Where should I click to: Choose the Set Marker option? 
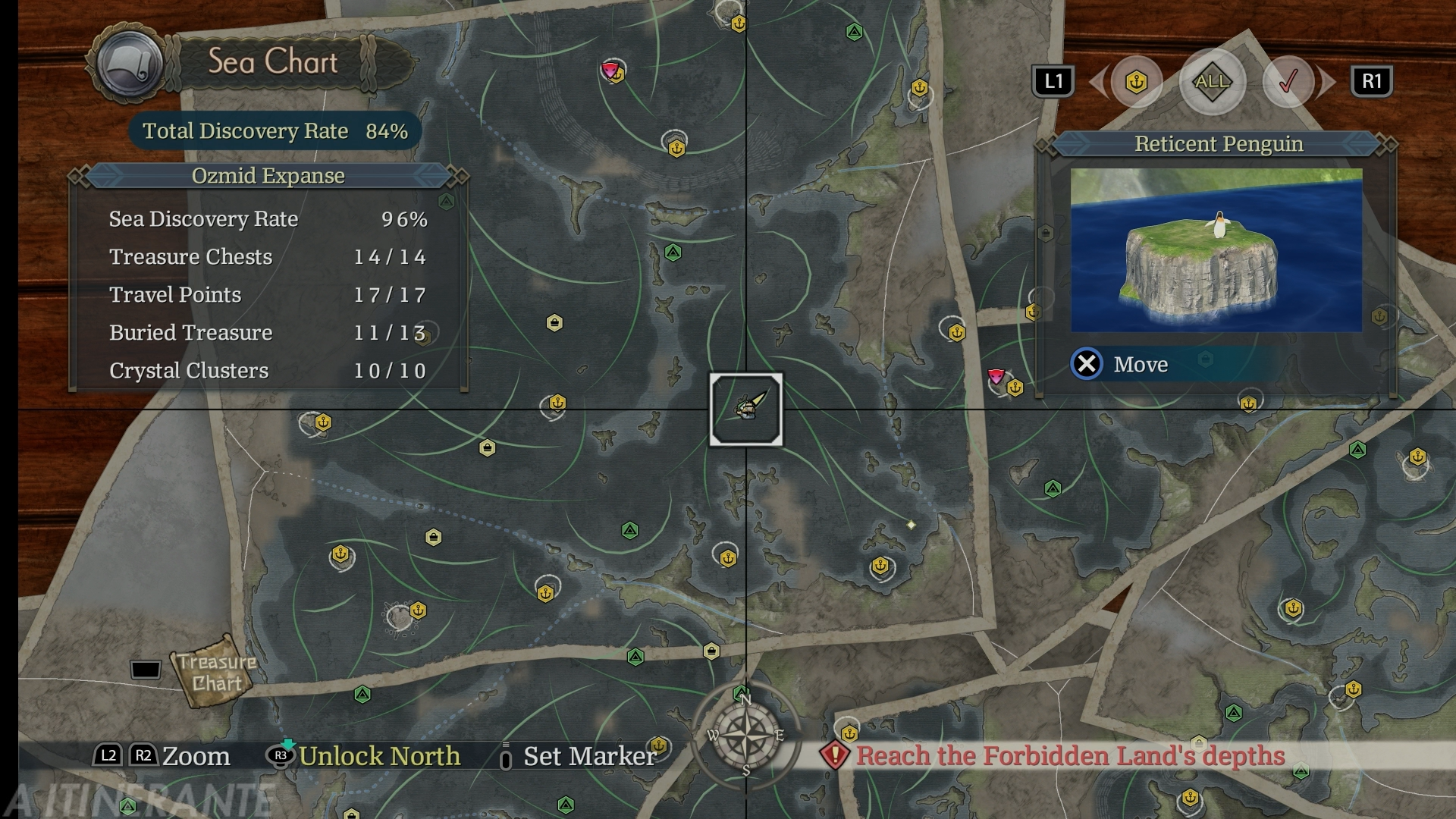coord(589,756)
